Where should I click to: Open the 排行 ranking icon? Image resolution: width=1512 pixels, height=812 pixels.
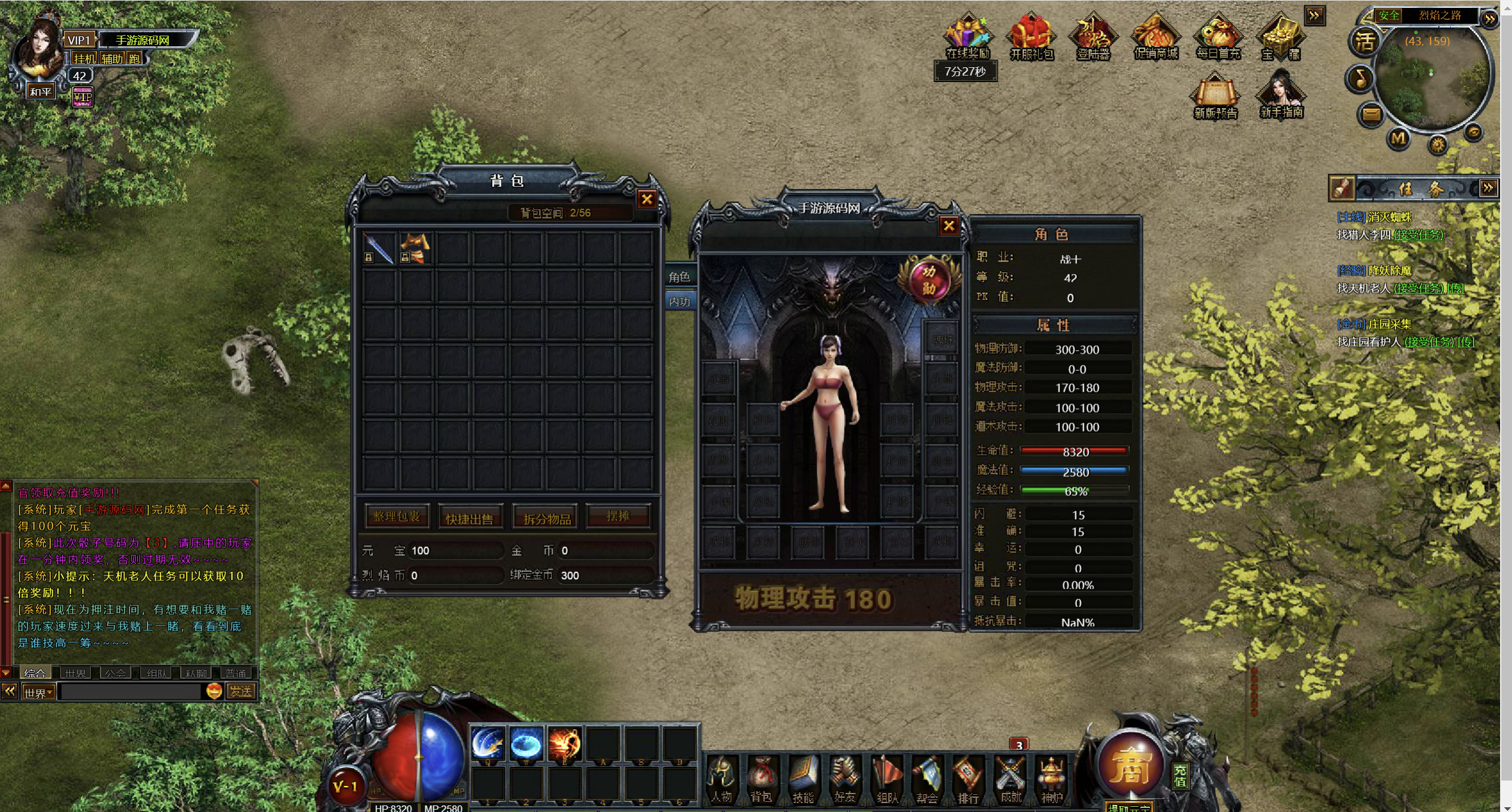tap(968, 779)
